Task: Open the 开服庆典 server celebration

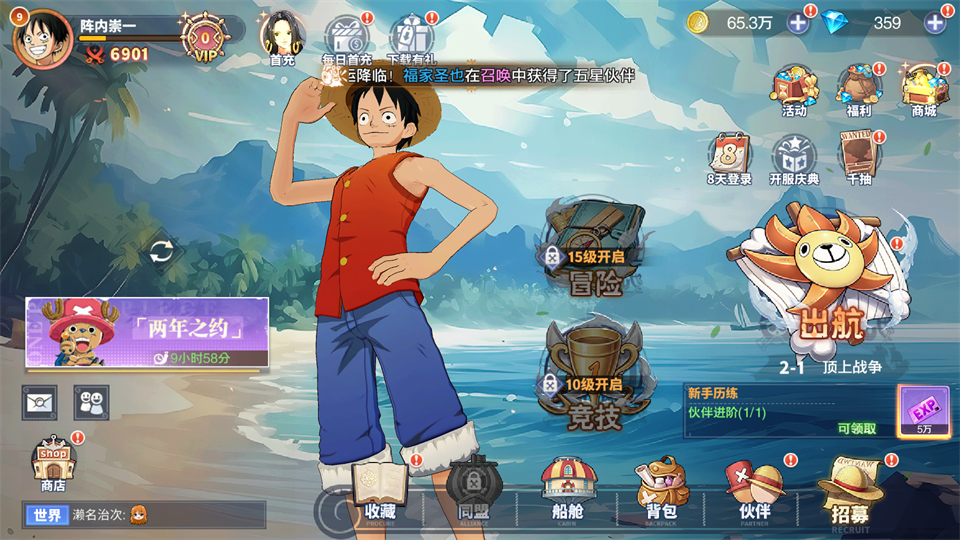Action: [794, 158]
